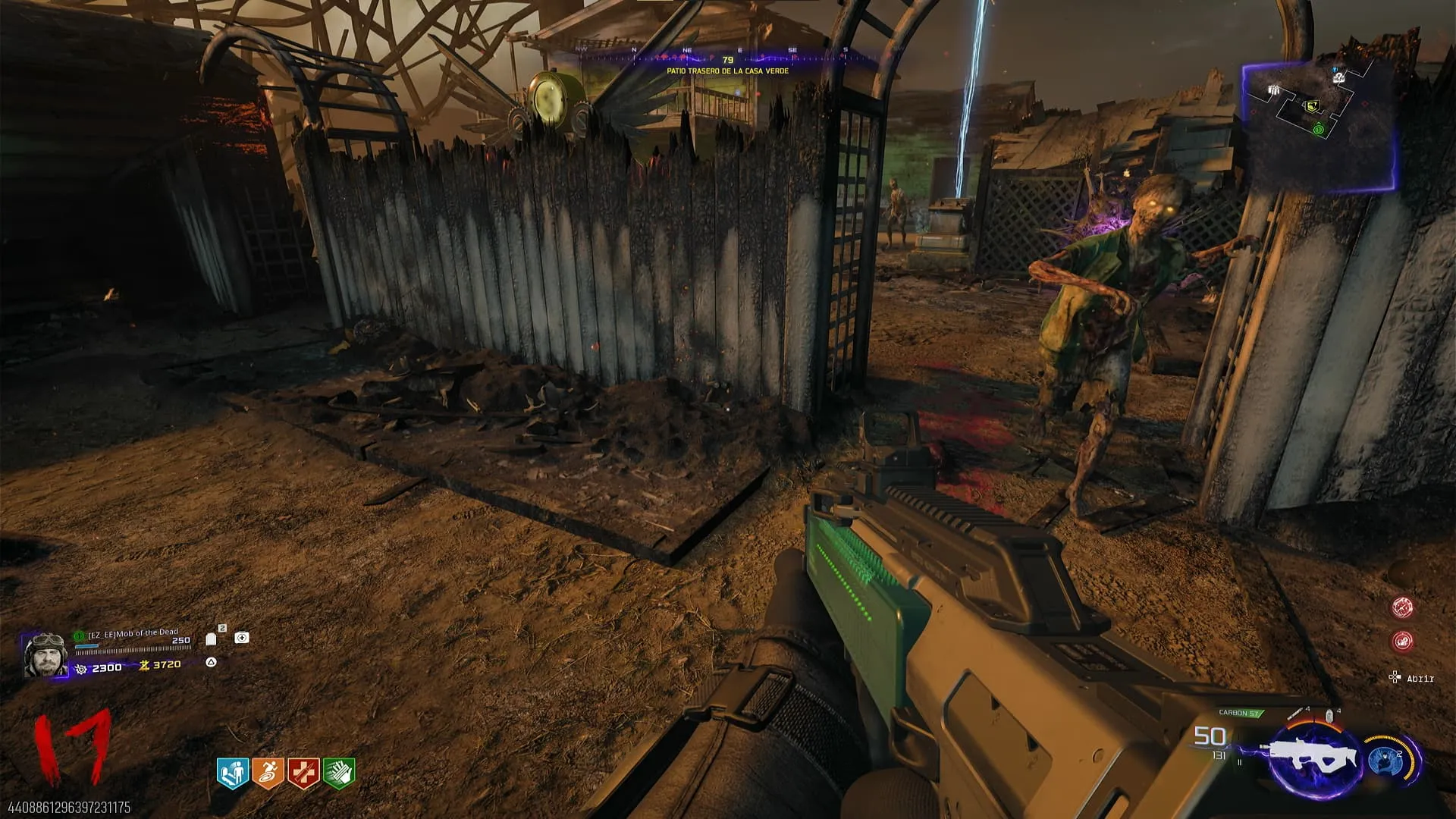Select the orange Stamin-Up perk icon
This screenshot has width=1456, height=819.
pos(268,773)
